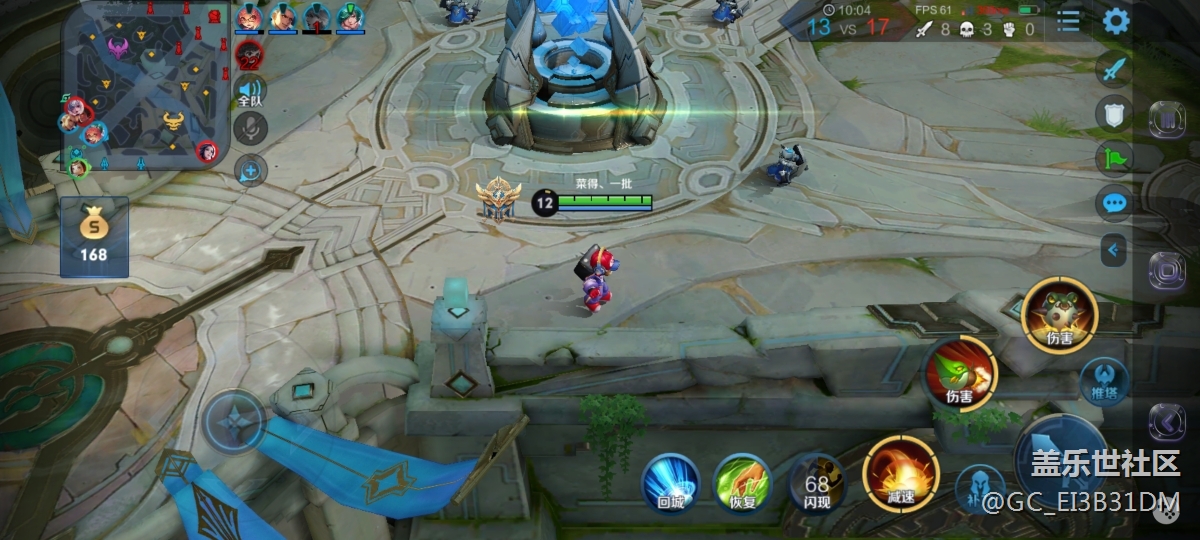Collapse the signal panel with the arrow
Screen dimensions: 1200x540
1113,249
